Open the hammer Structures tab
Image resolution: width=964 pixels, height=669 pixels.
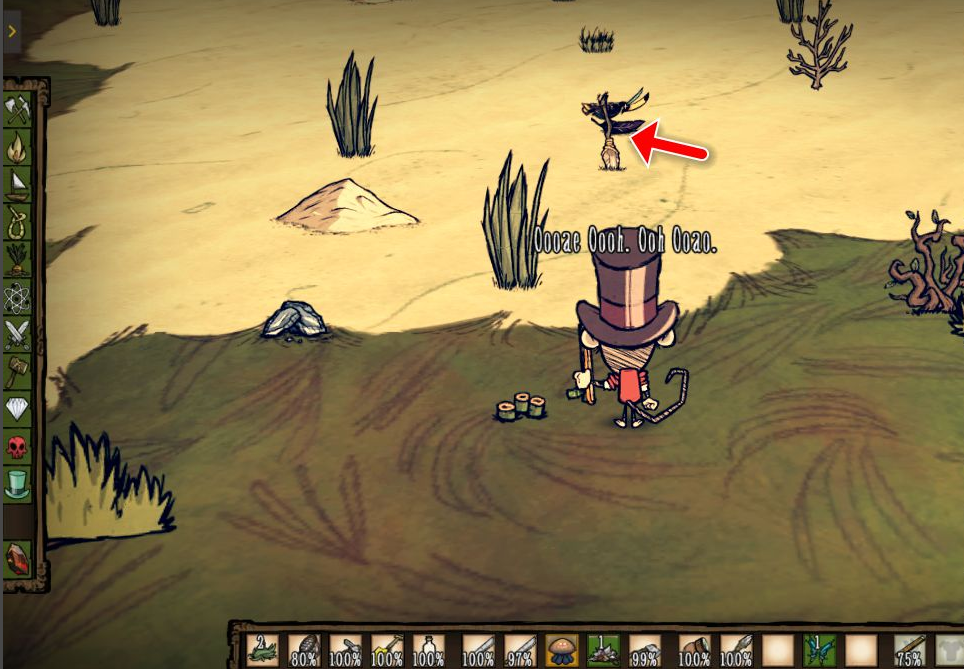(x=18, y=372)
